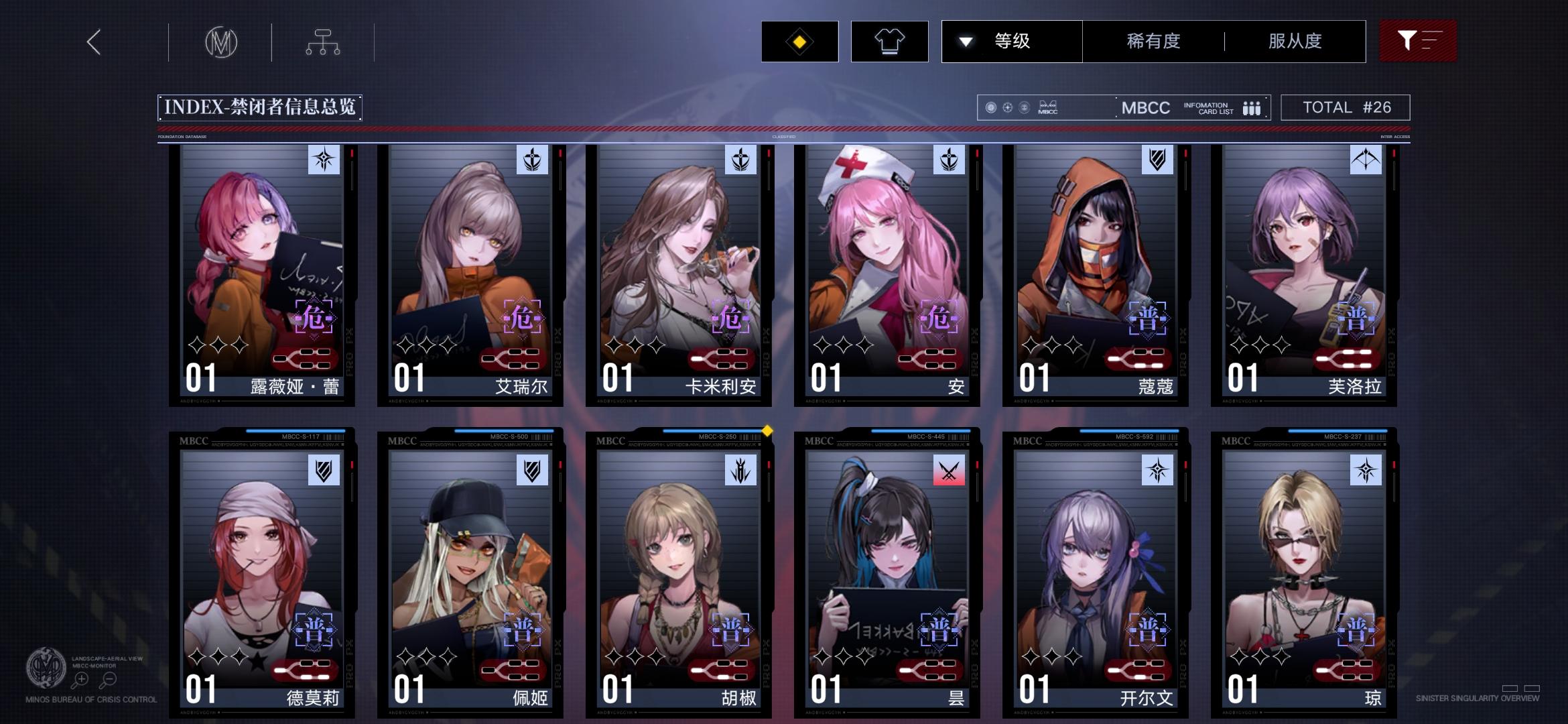Go back with the left arrow button

click(92, 42)
